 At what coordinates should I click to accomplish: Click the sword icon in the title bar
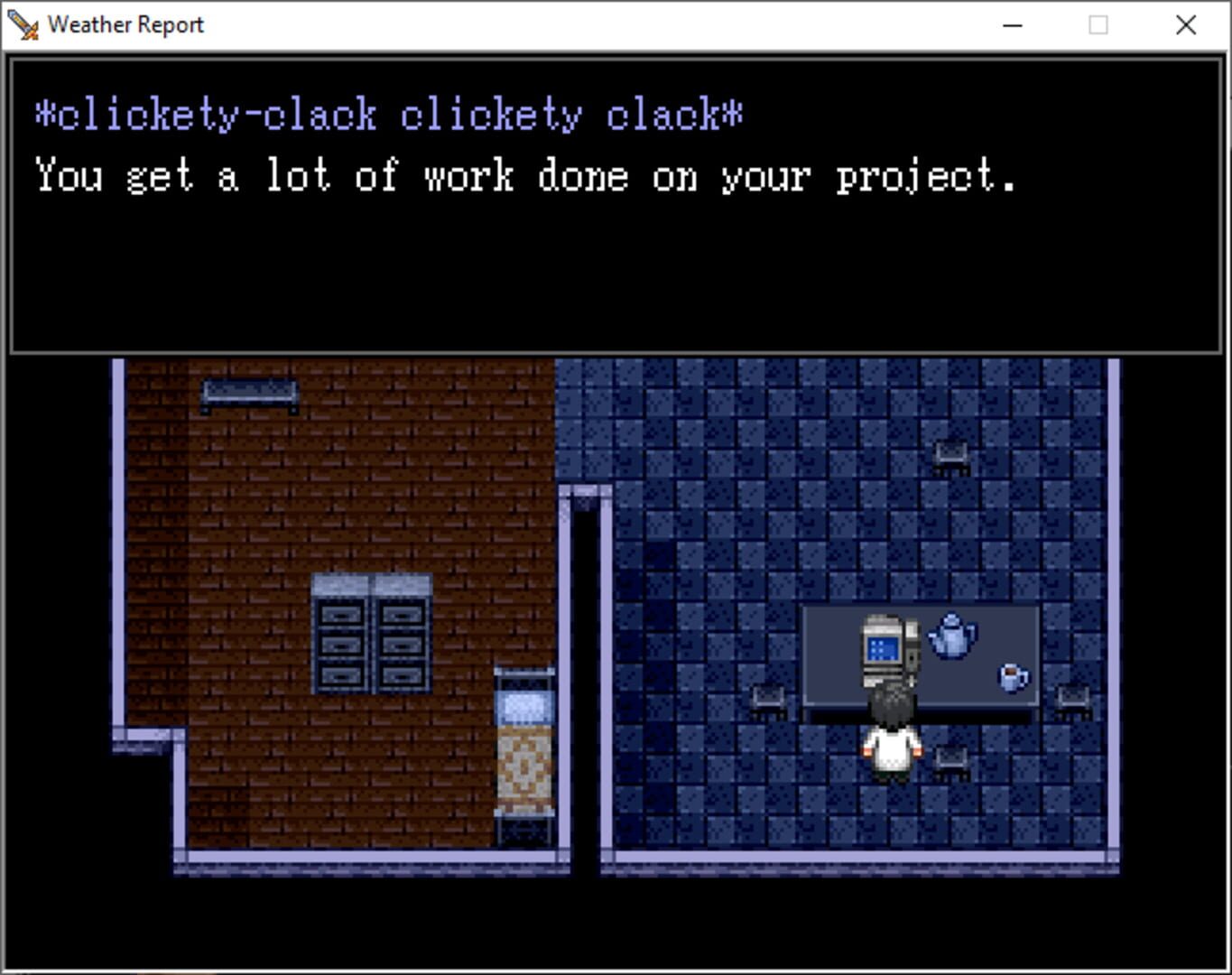(22, 24)
